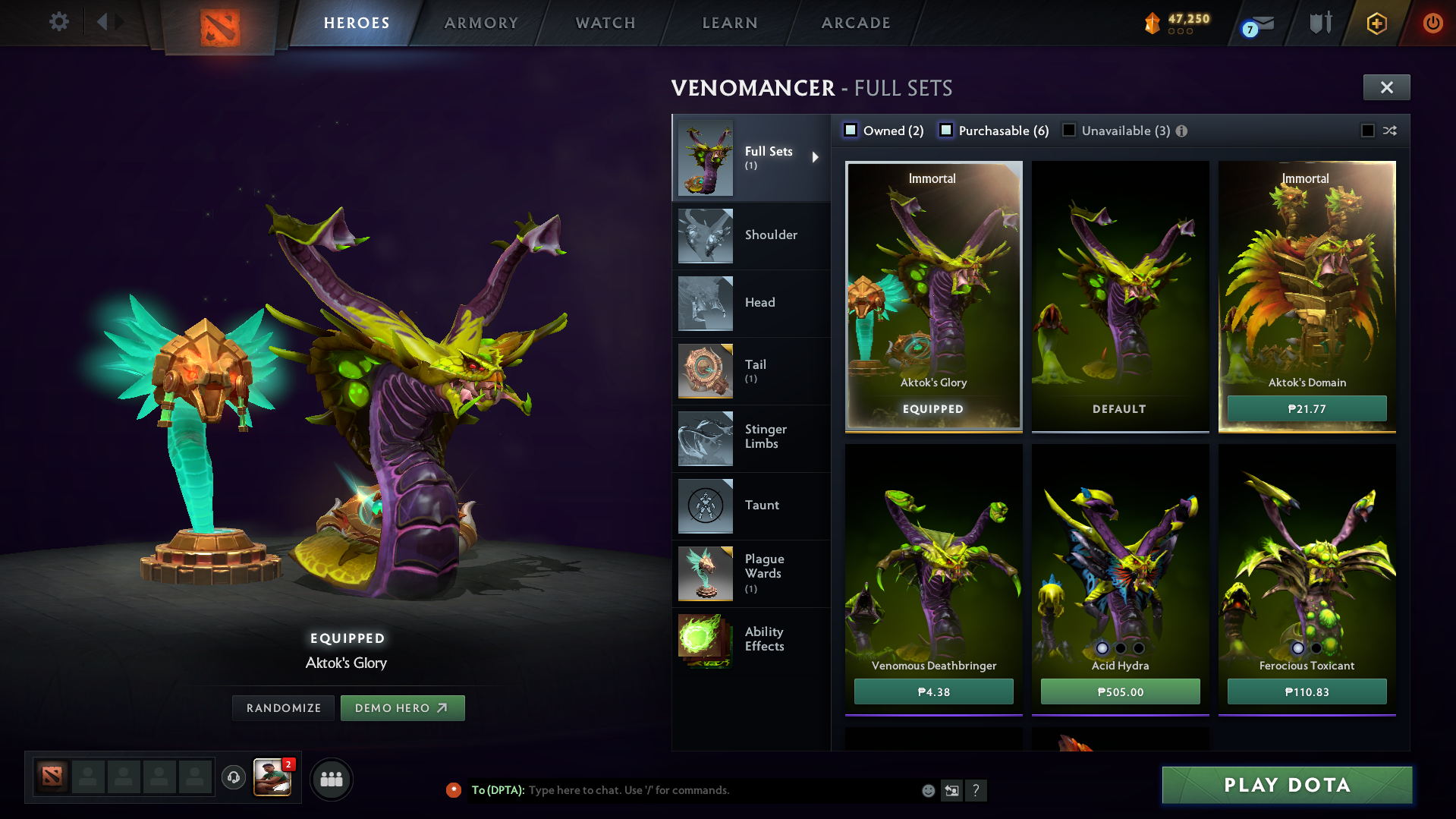1456x819 pixels.
Task: Open the WATCH tab
Action: coord(605,23)
